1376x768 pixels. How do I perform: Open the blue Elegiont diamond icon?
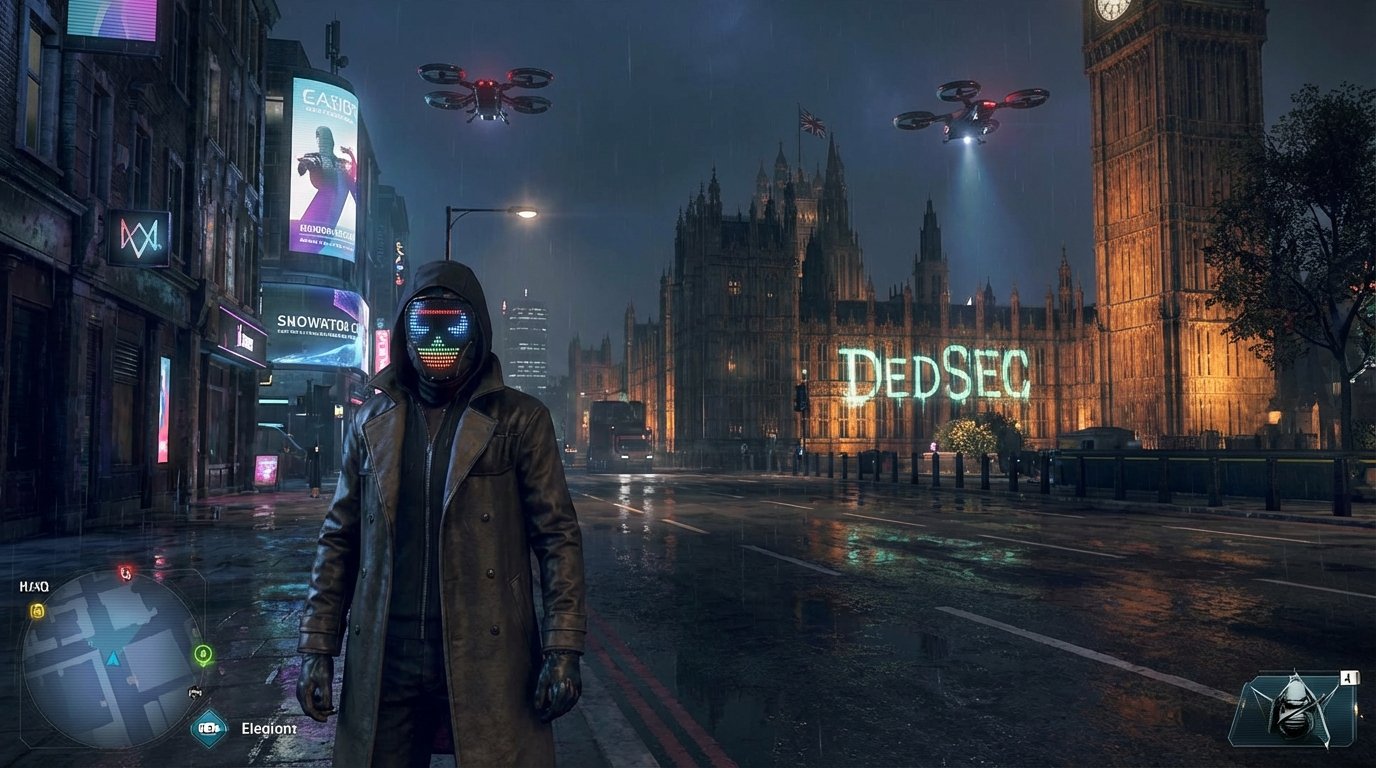pyautogui.click(x=208, y=727)
